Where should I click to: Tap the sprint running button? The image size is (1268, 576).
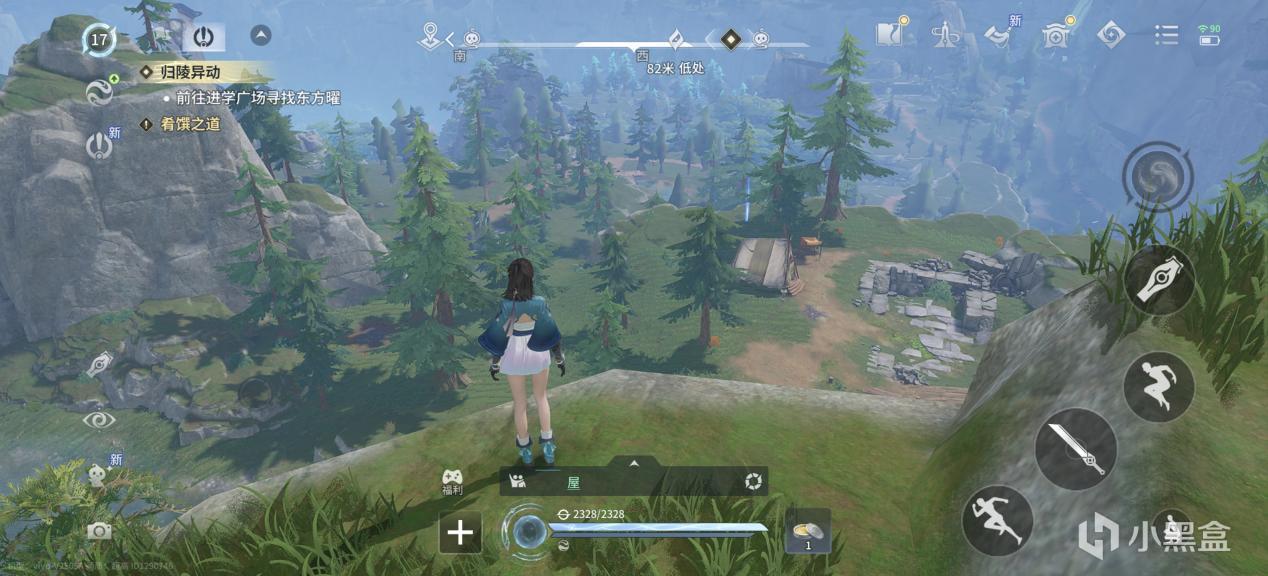[997, 520]
